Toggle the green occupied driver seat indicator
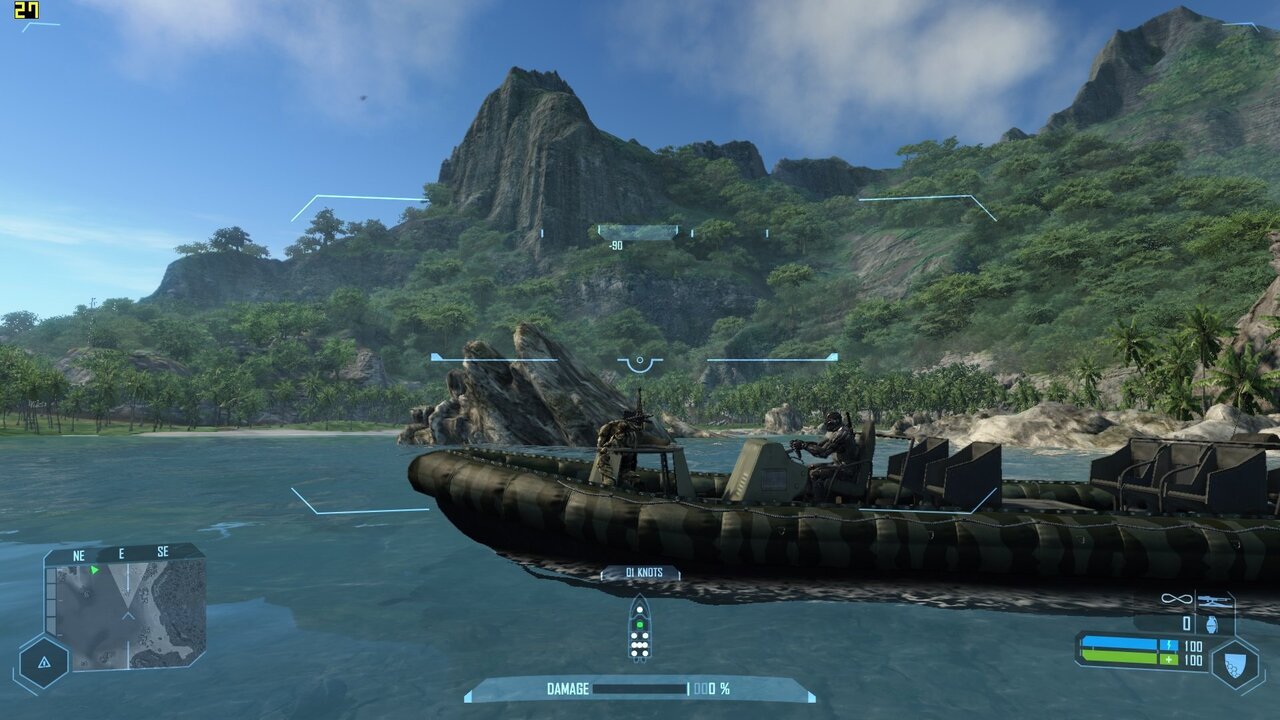1280x720 pixels. tap(640, 624)
